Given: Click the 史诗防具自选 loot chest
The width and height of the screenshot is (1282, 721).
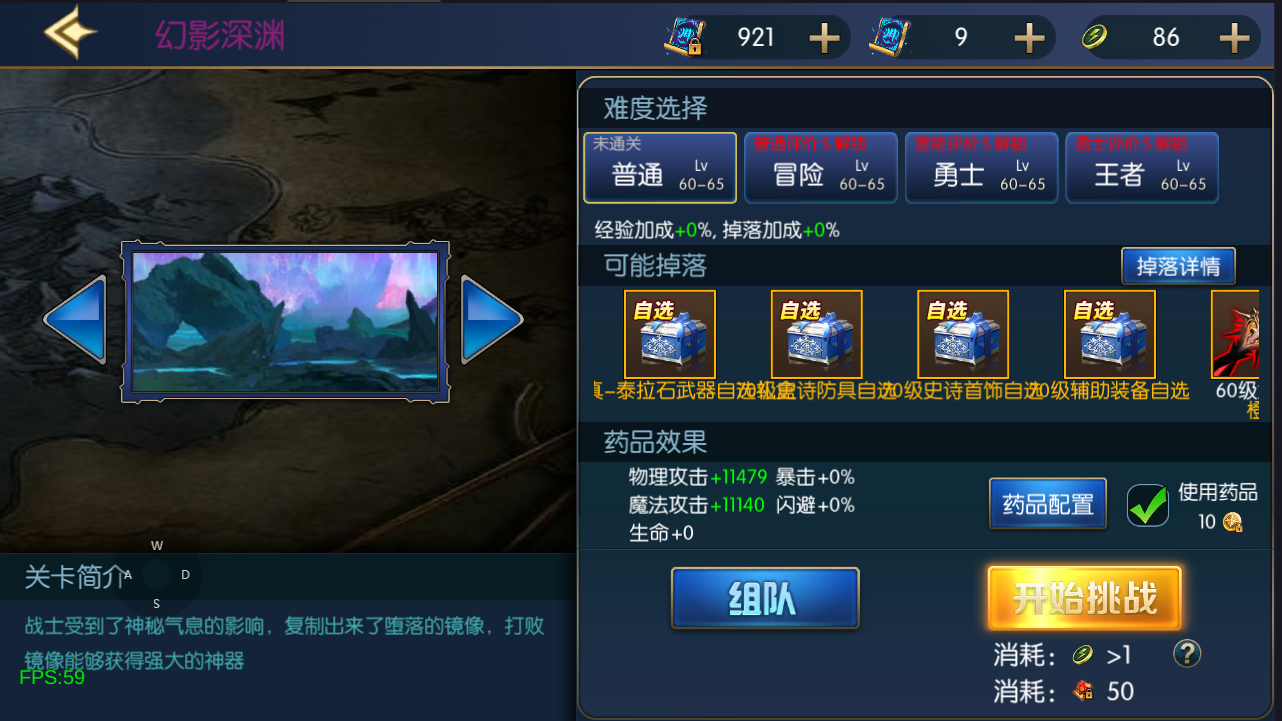Looking at the screenshot, I should pos(816,333).
